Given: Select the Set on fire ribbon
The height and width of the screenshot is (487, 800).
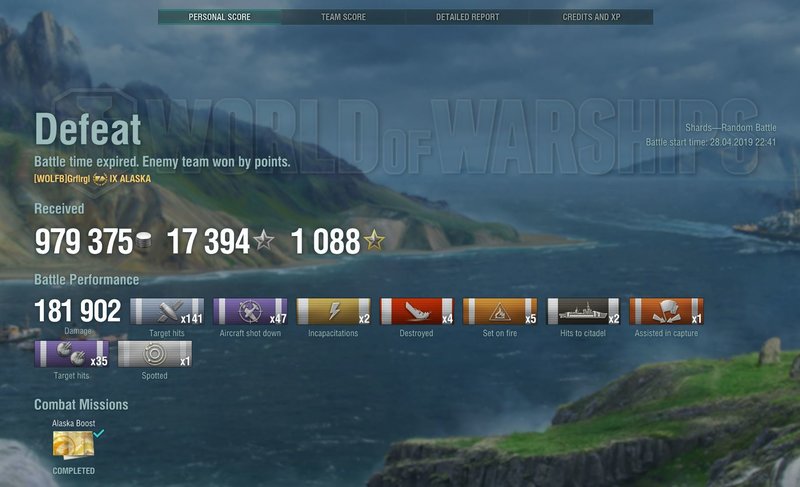Looking at the screenshot, I should tap(499, 311).
